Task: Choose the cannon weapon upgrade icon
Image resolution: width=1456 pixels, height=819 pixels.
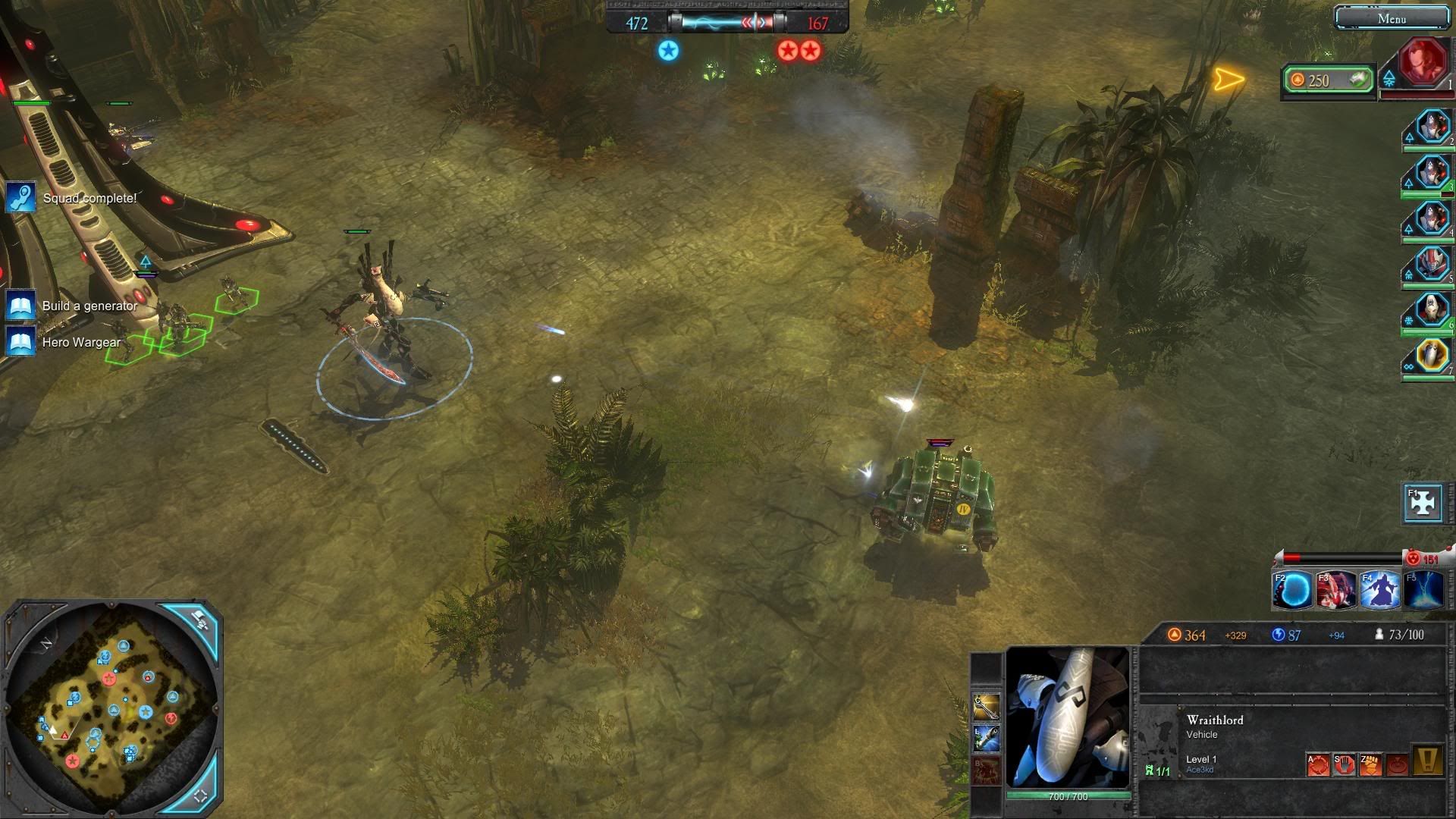Action: click(987, 739)
